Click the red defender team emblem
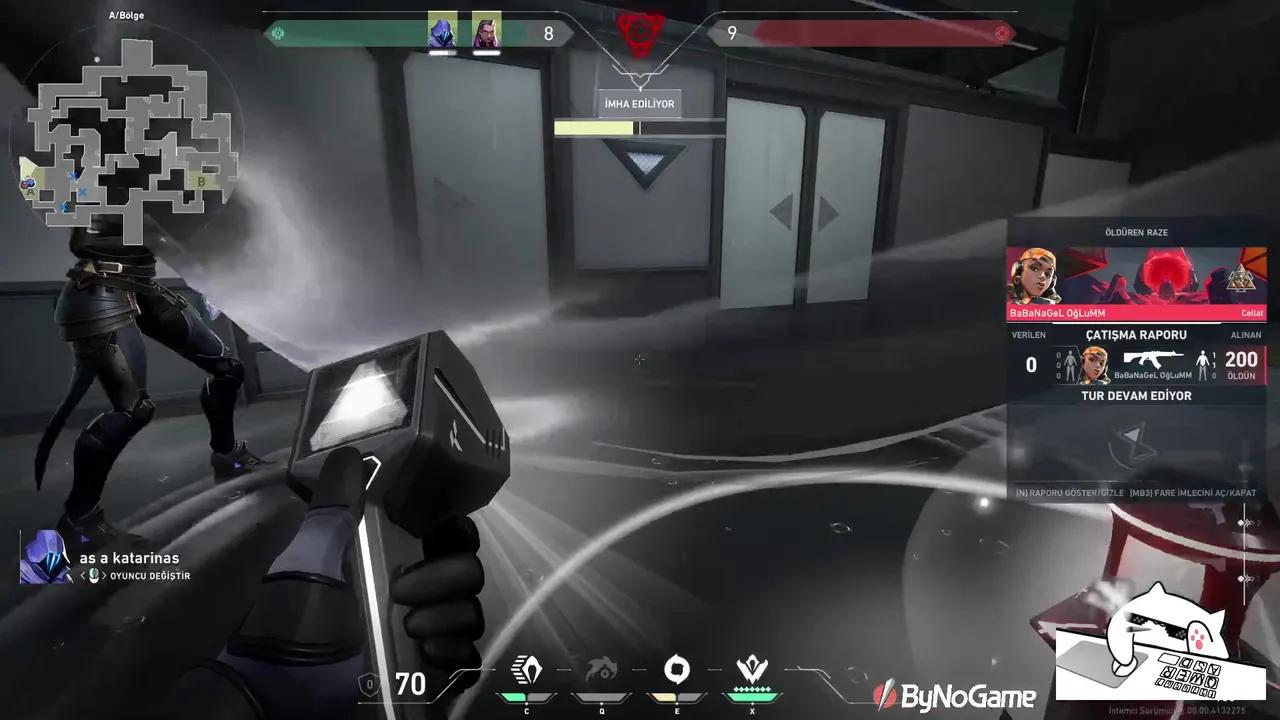Screen dimensions: 1280x720 [x=1003, y=32]
